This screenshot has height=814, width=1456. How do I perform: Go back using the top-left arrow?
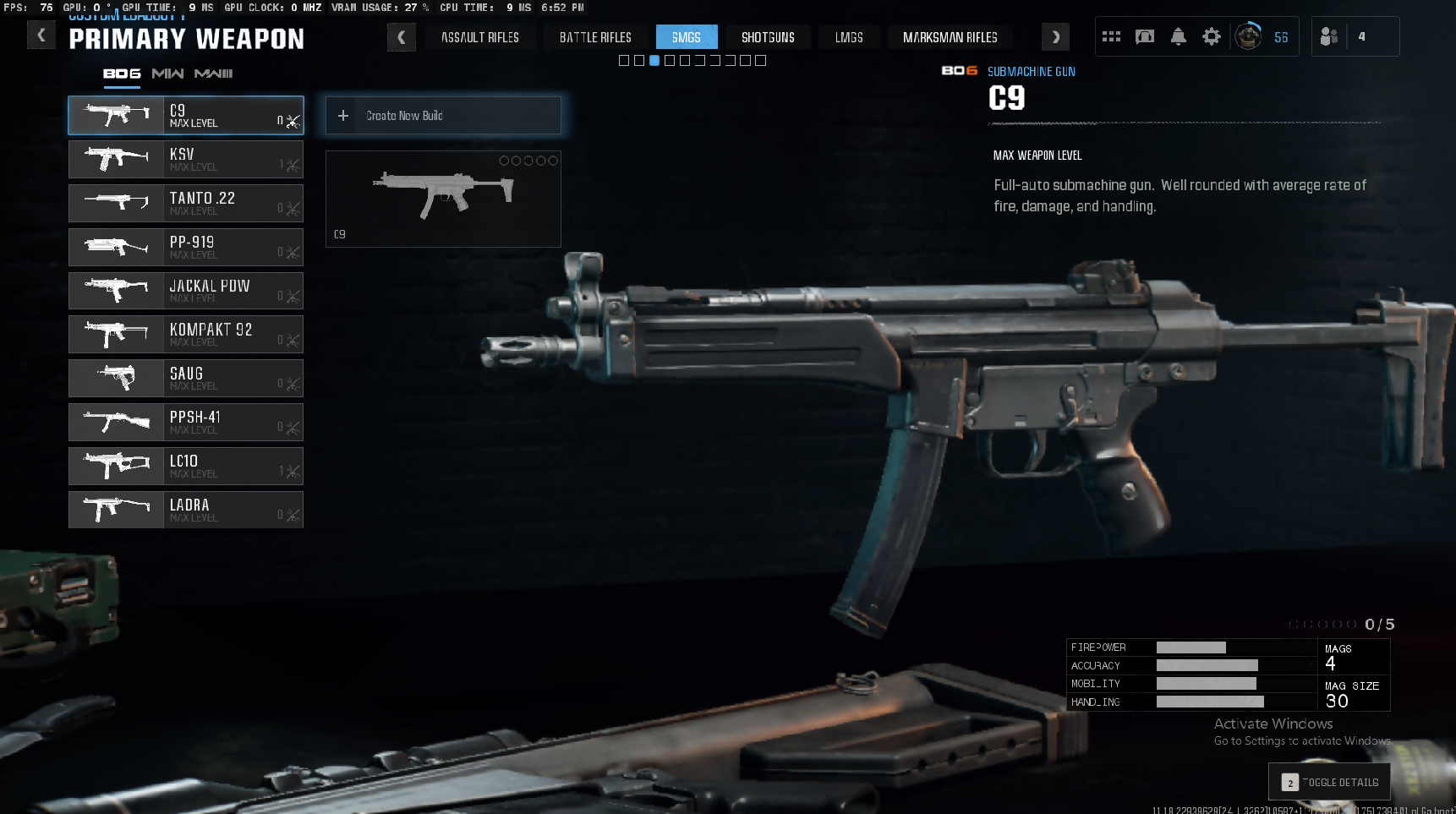pos(41,36)
